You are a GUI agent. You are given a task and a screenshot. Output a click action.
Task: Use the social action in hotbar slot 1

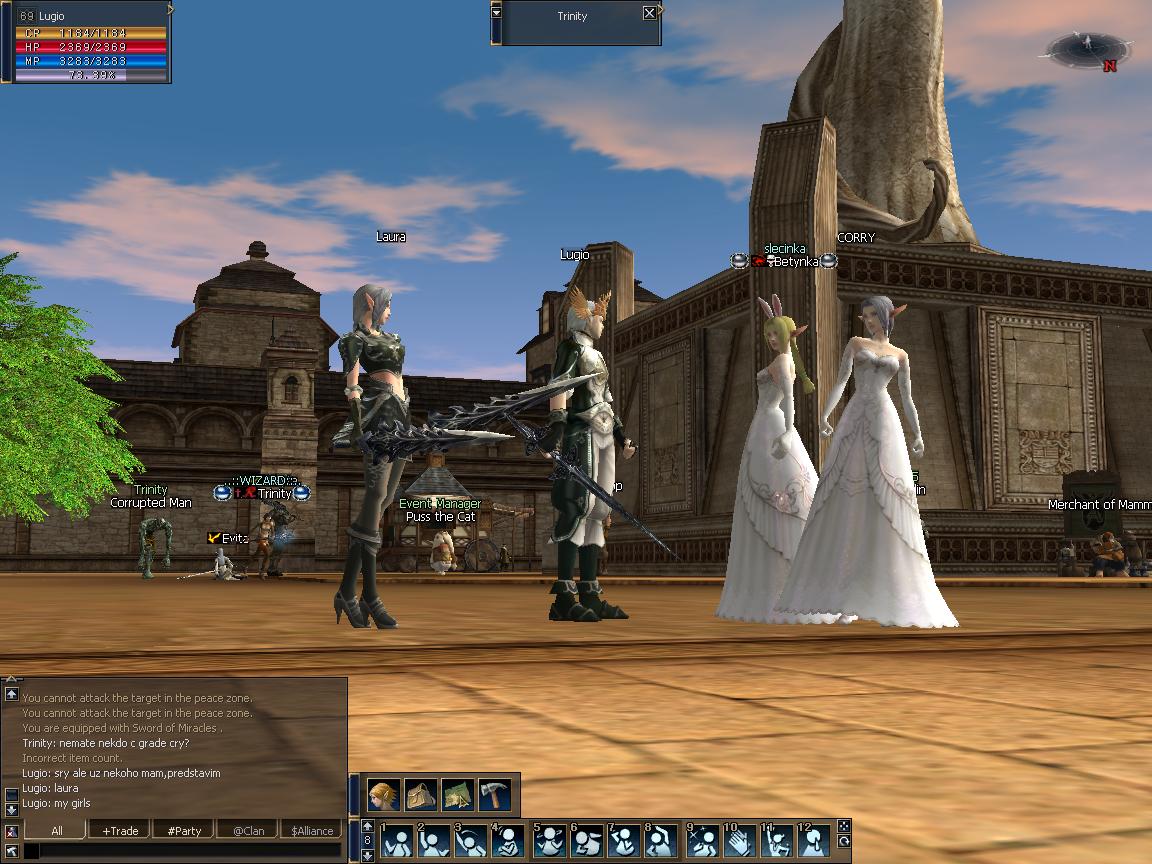click(398, 841)
